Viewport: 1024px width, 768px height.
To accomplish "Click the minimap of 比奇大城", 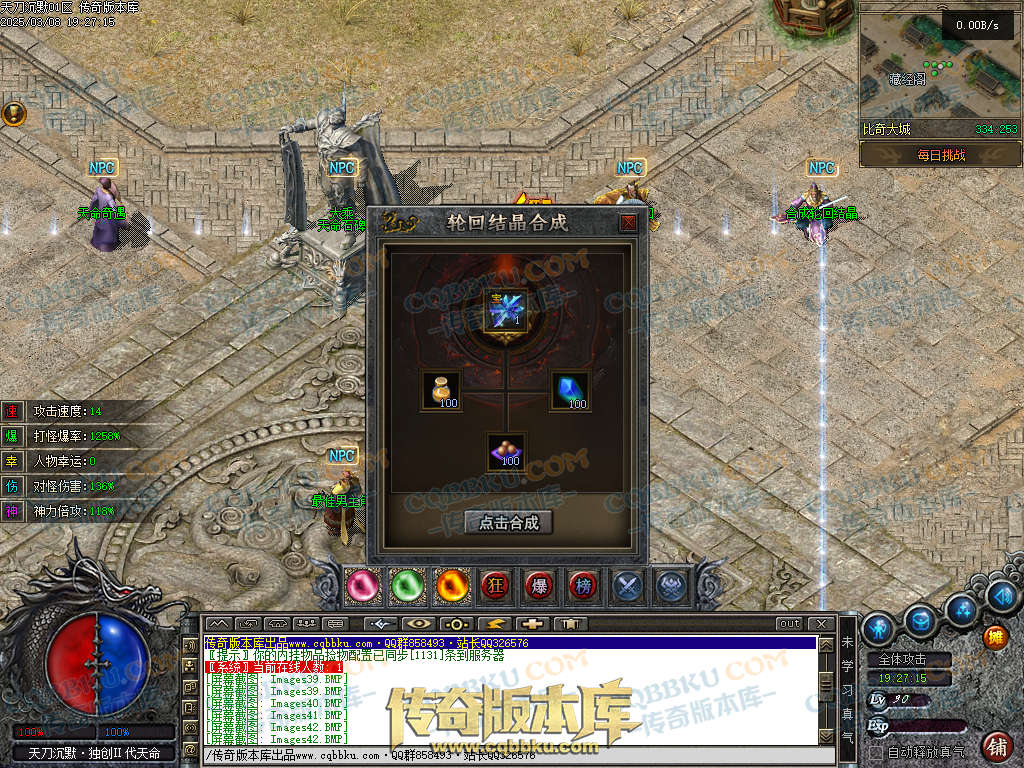I will point(938,70).
